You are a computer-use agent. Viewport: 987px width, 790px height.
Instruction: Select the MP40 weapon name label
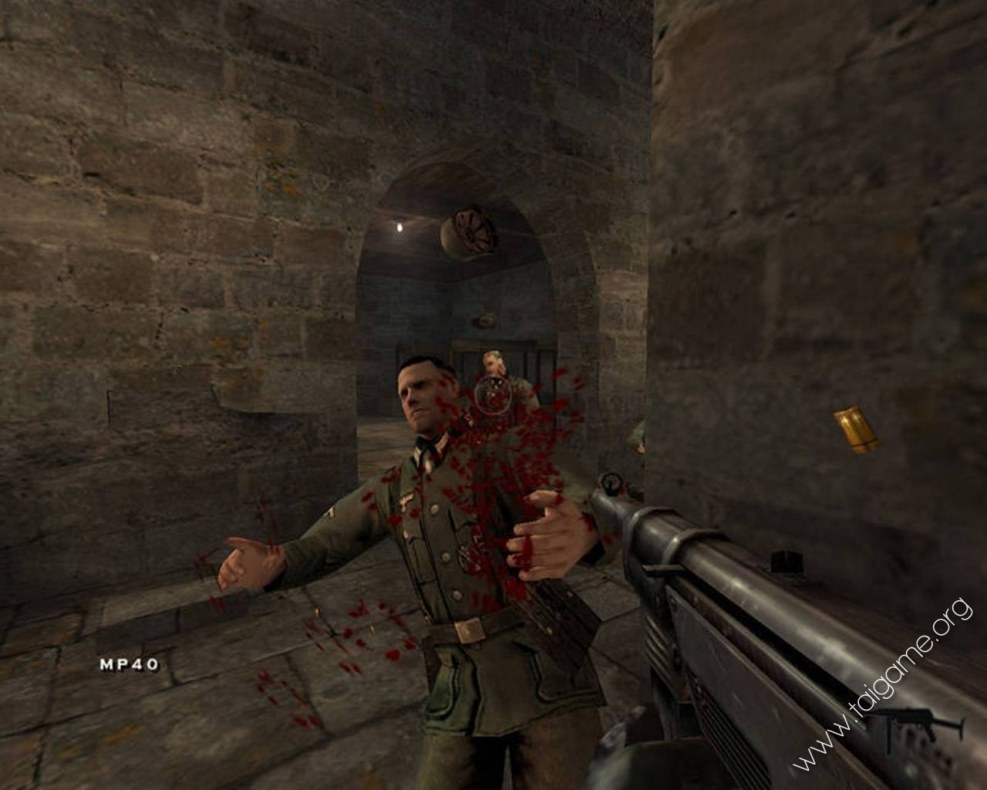pyautogui.click(x=128, y=663)
